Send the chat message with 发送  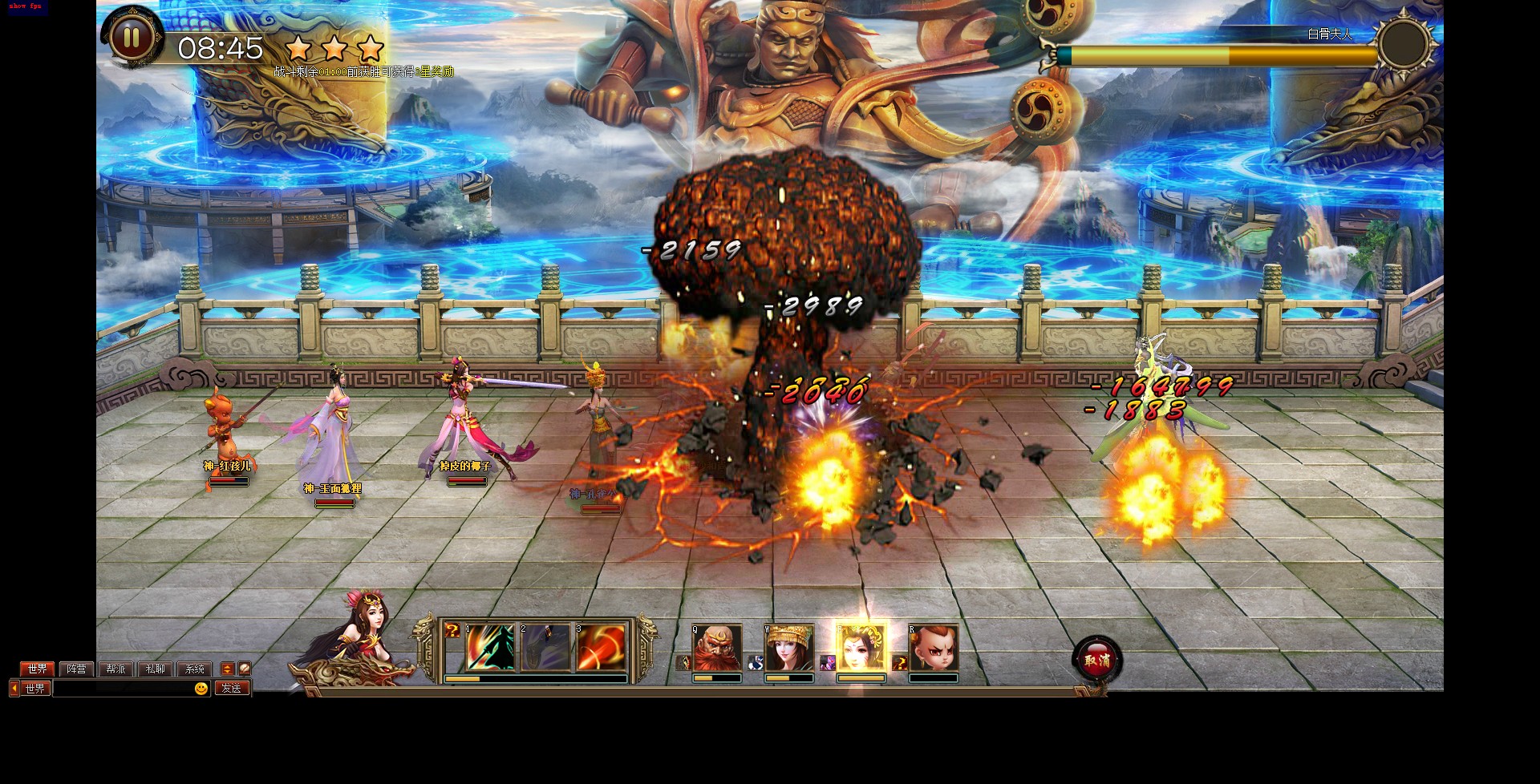point(232,689)
